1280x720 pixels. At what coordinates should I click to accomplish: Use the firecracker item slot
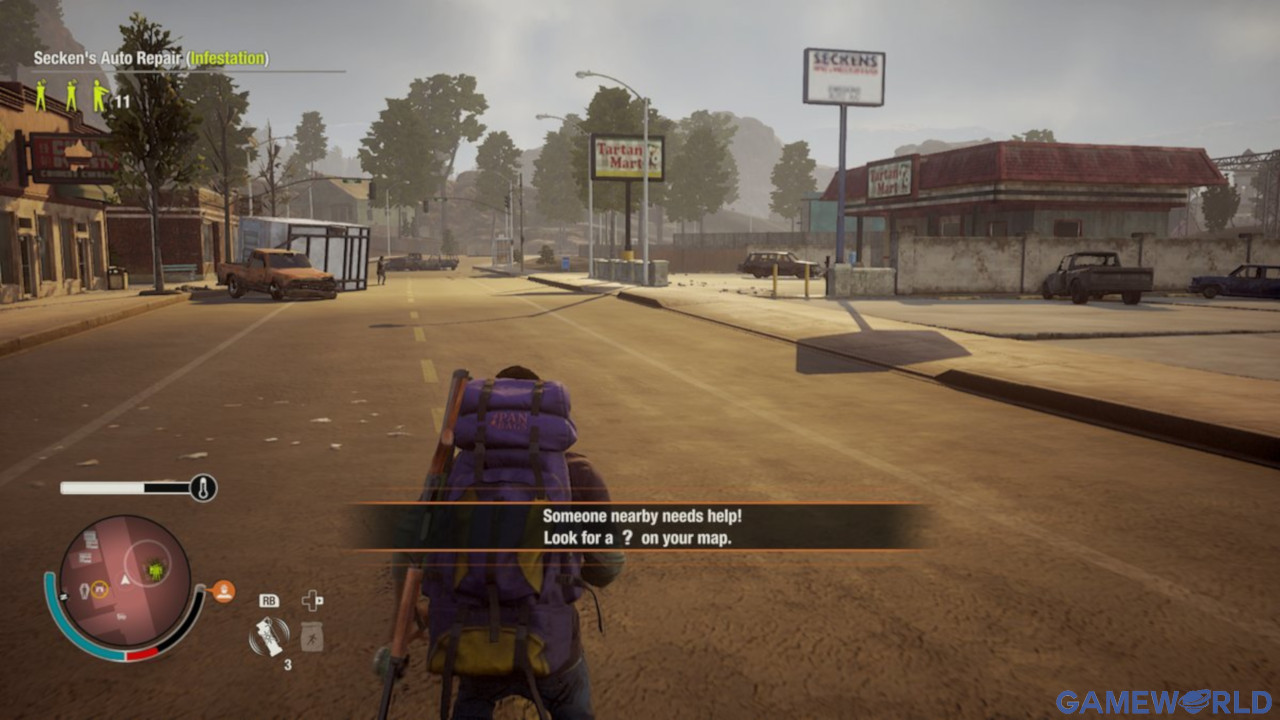click(268, 636)
